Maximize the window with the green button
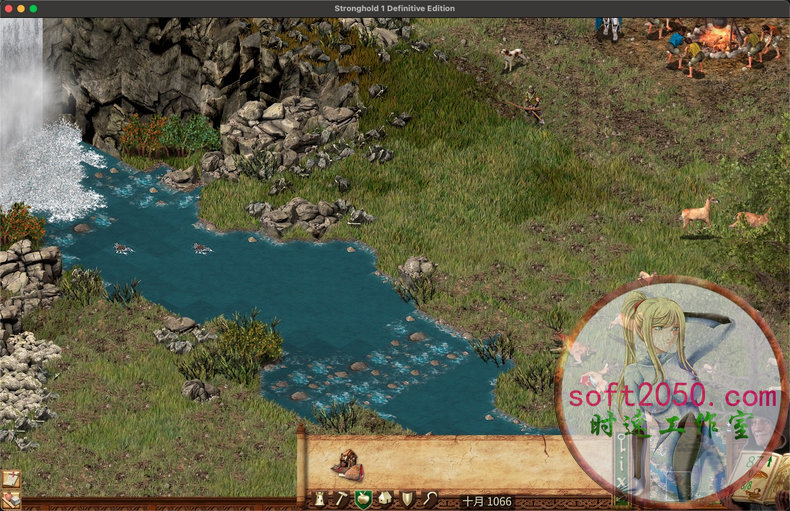The height and width of the screenshot is (511, 790). click(33, 8)
